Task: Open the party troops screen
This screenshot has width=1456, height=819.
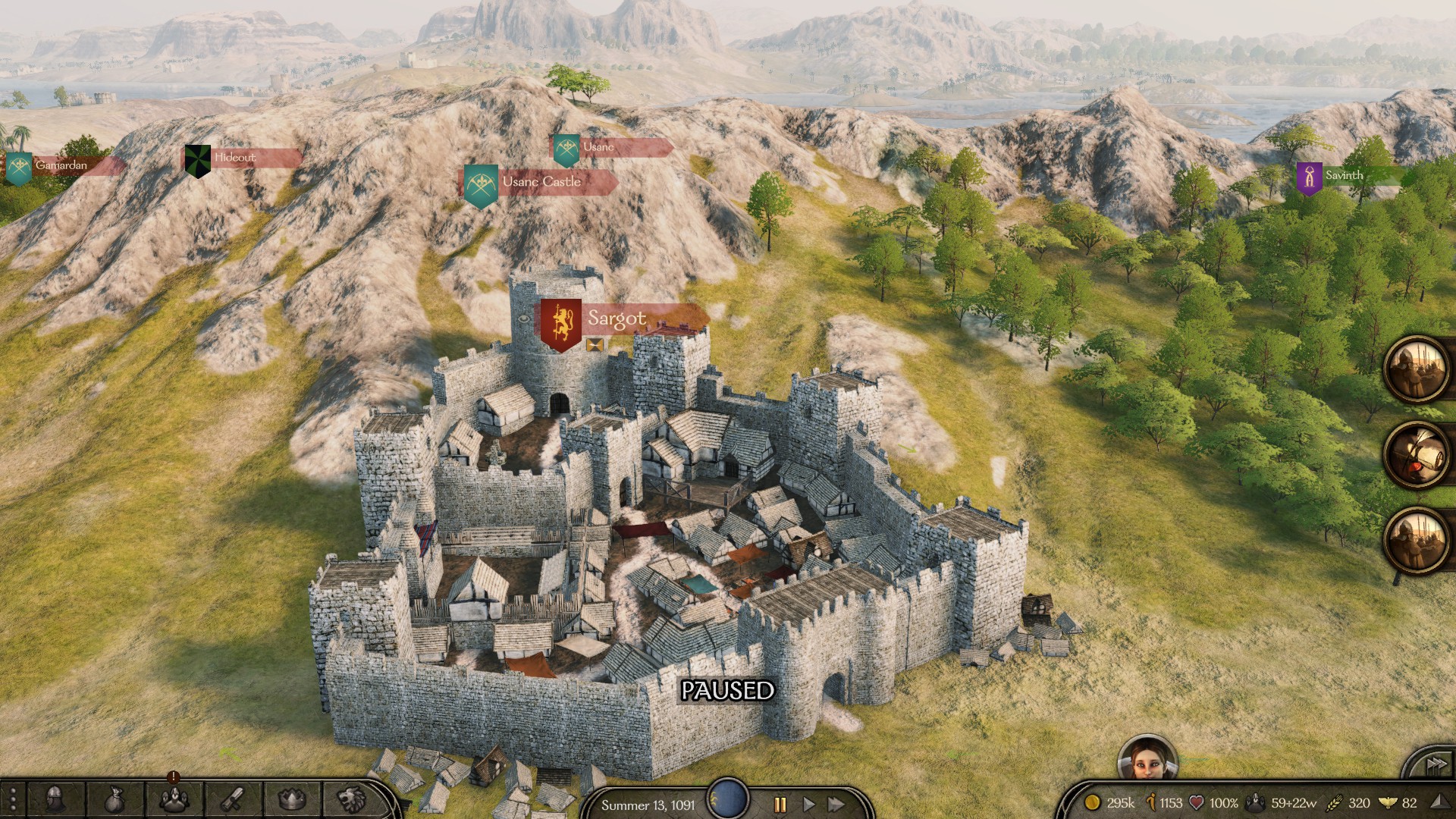Action: (174, 799)
